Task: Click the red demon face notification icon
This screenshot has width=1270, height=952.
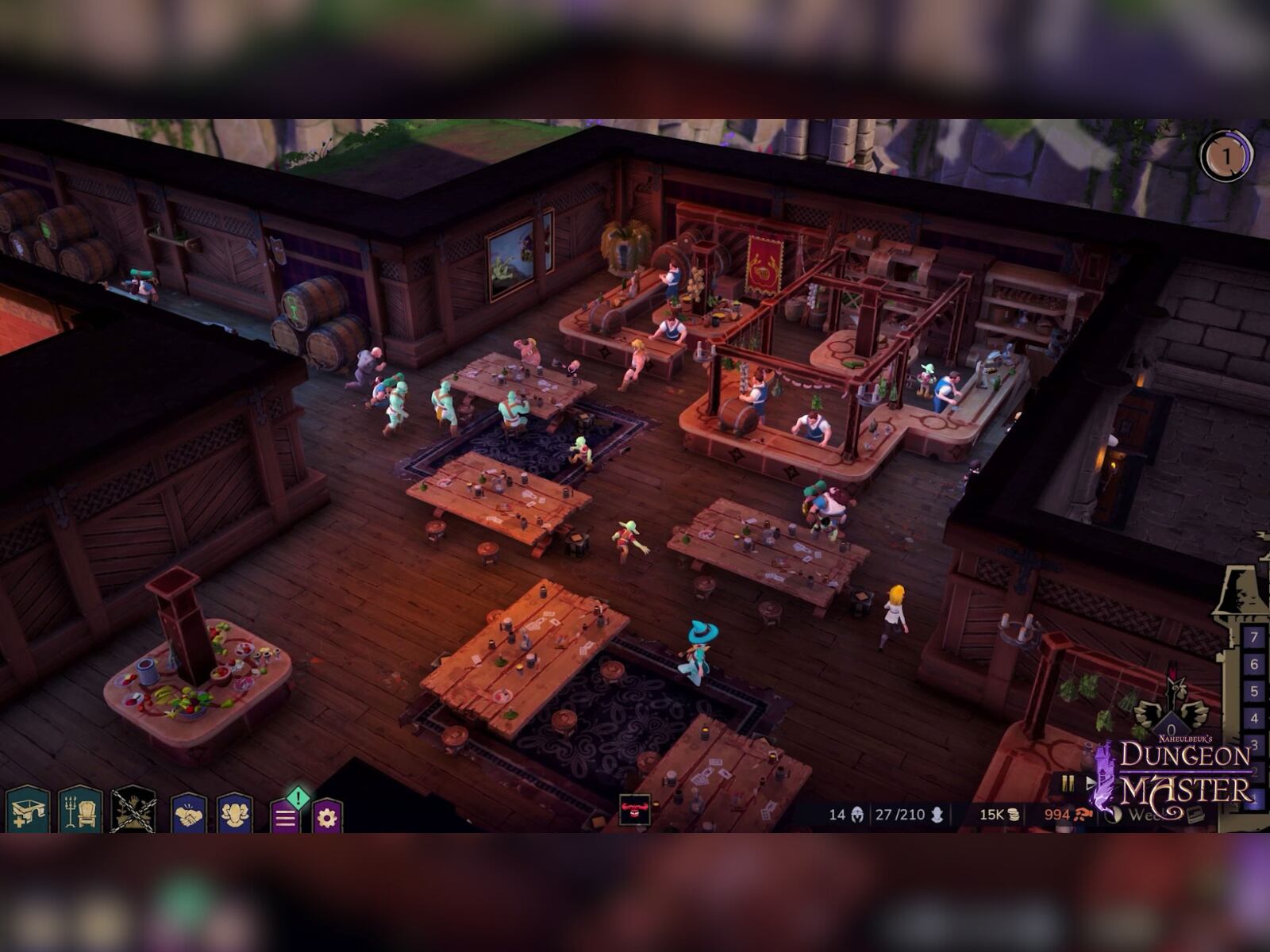Action: point(634,810)
